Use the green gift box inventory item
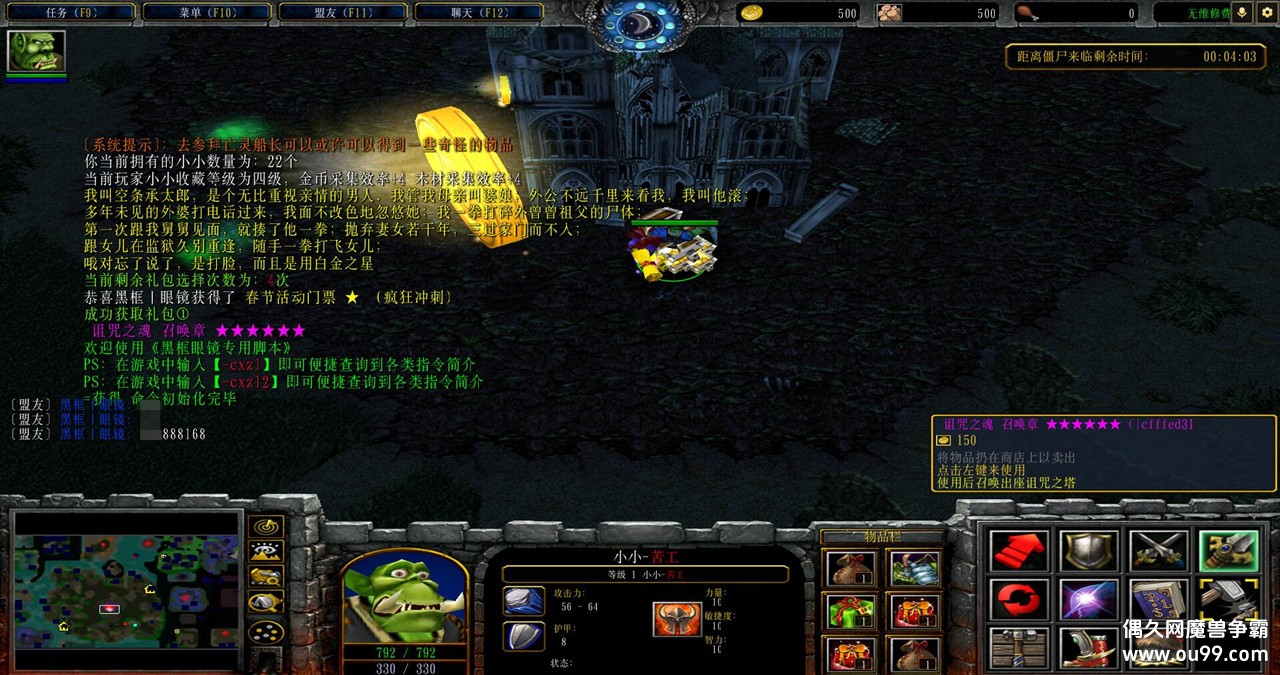1280x675 pixels. pos(851,611)
